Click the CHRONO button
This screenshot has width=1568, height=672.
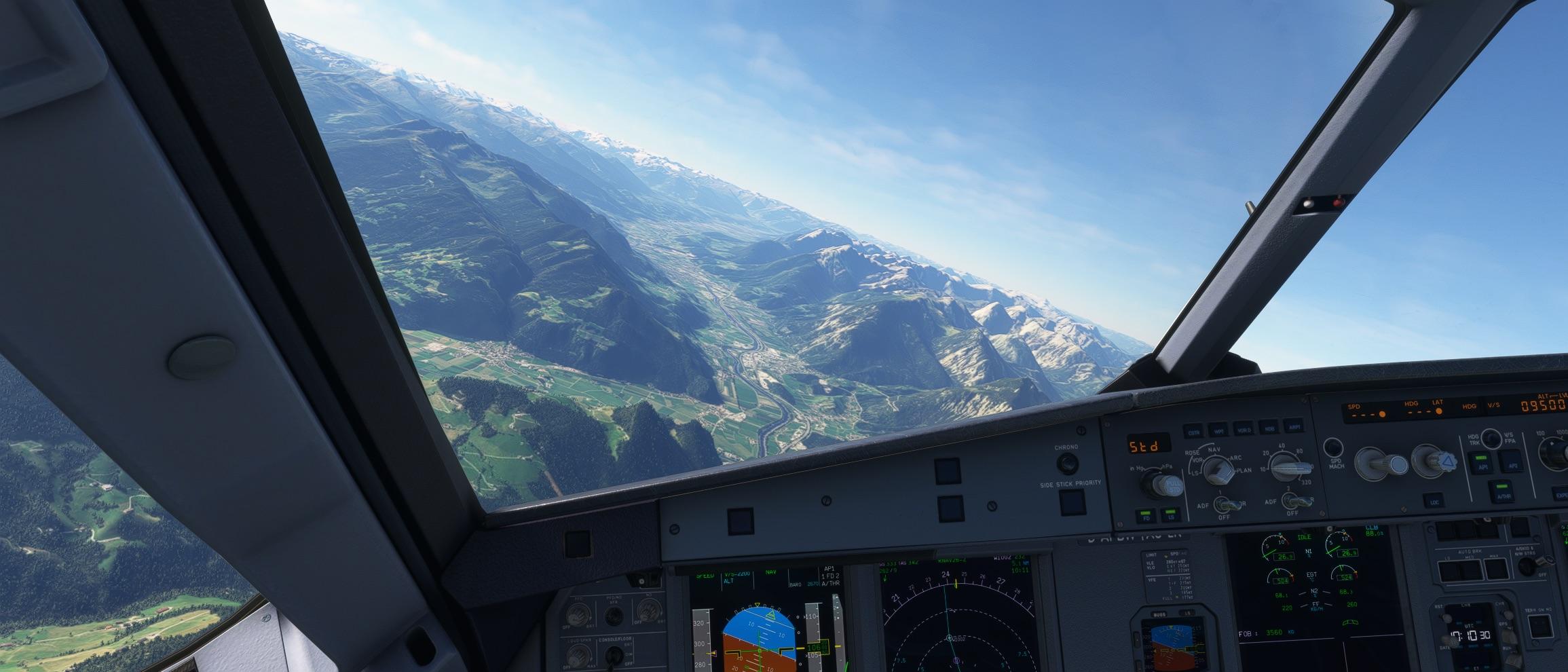pos(1067,464)
